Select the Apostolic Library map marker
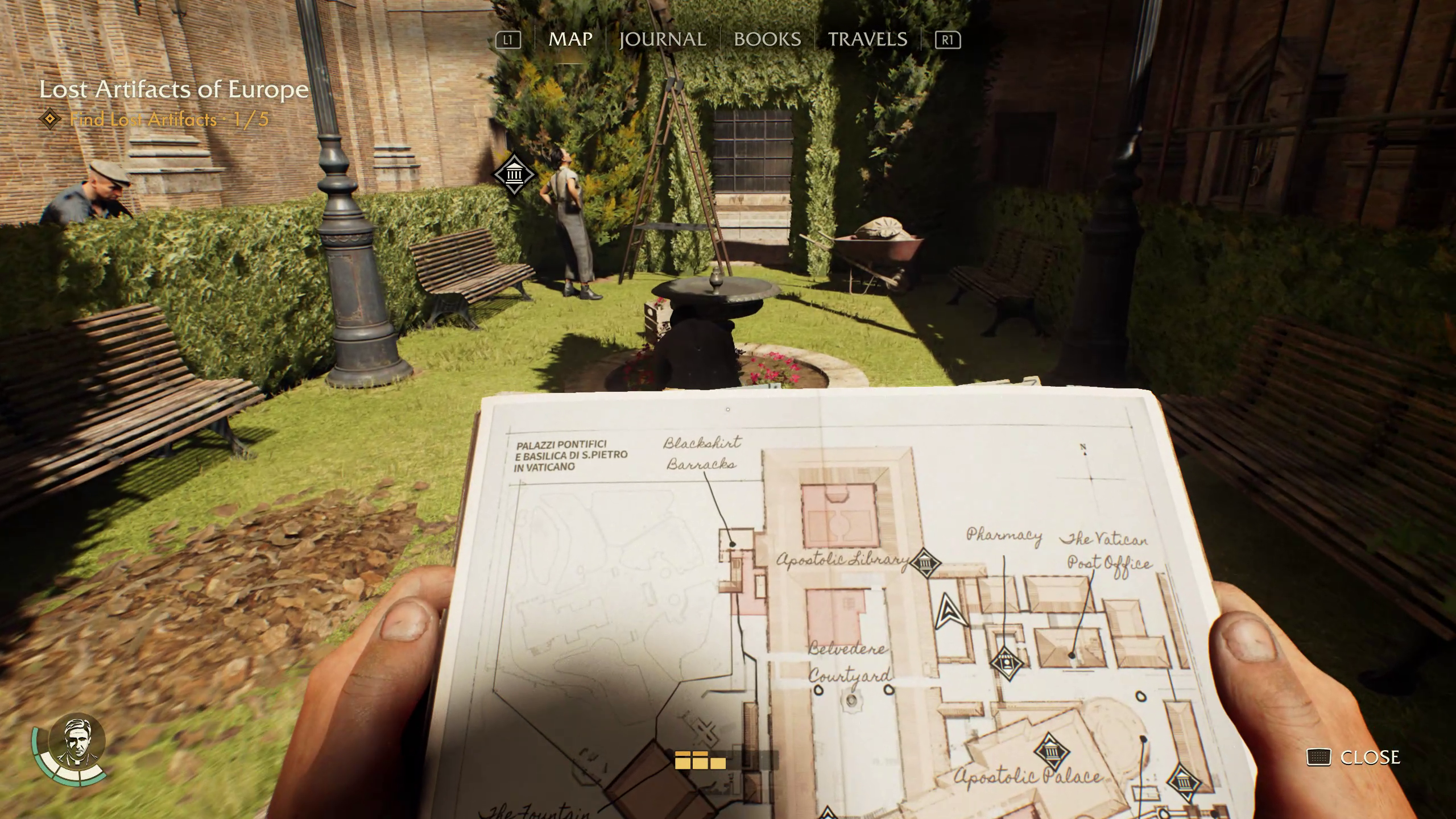The width and height of the screenshot is (1456, 819). (925, 563)
